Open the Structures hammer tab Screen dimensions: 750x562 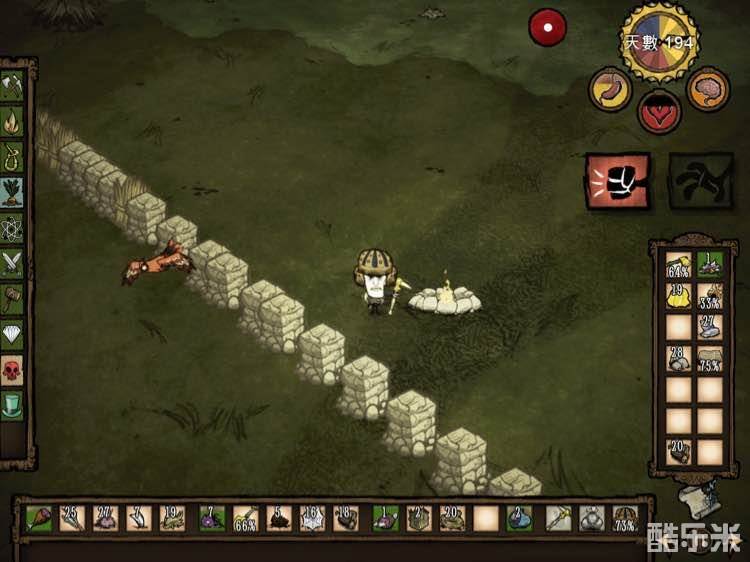[13, 299]
